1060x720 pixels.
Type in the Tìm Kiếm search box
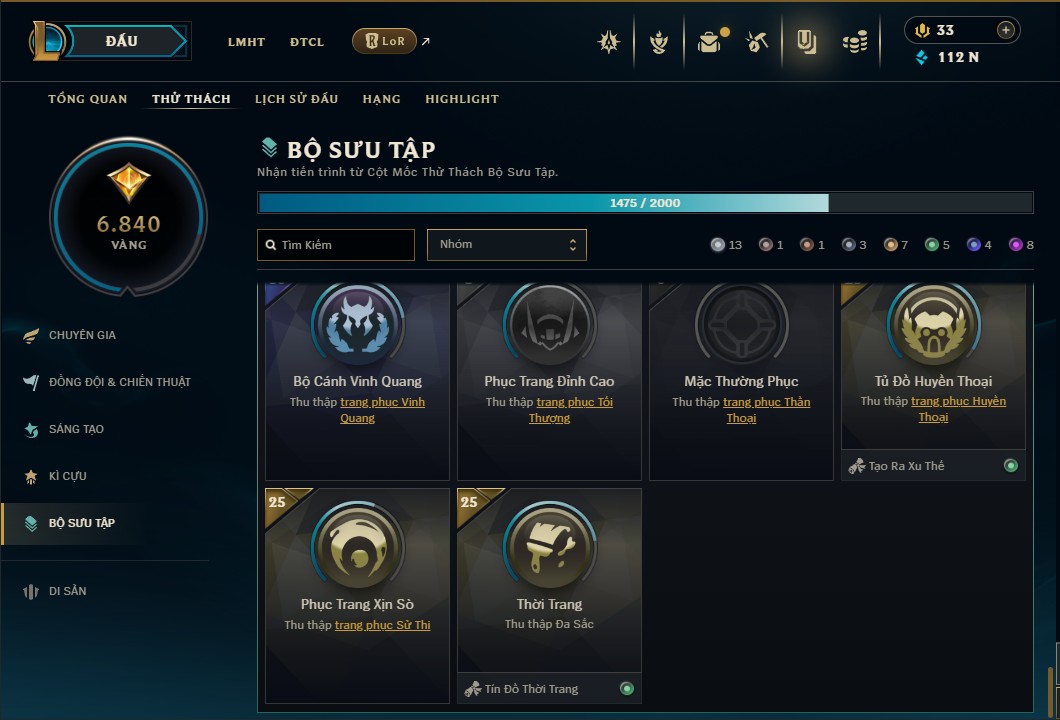tap(336, 245)
